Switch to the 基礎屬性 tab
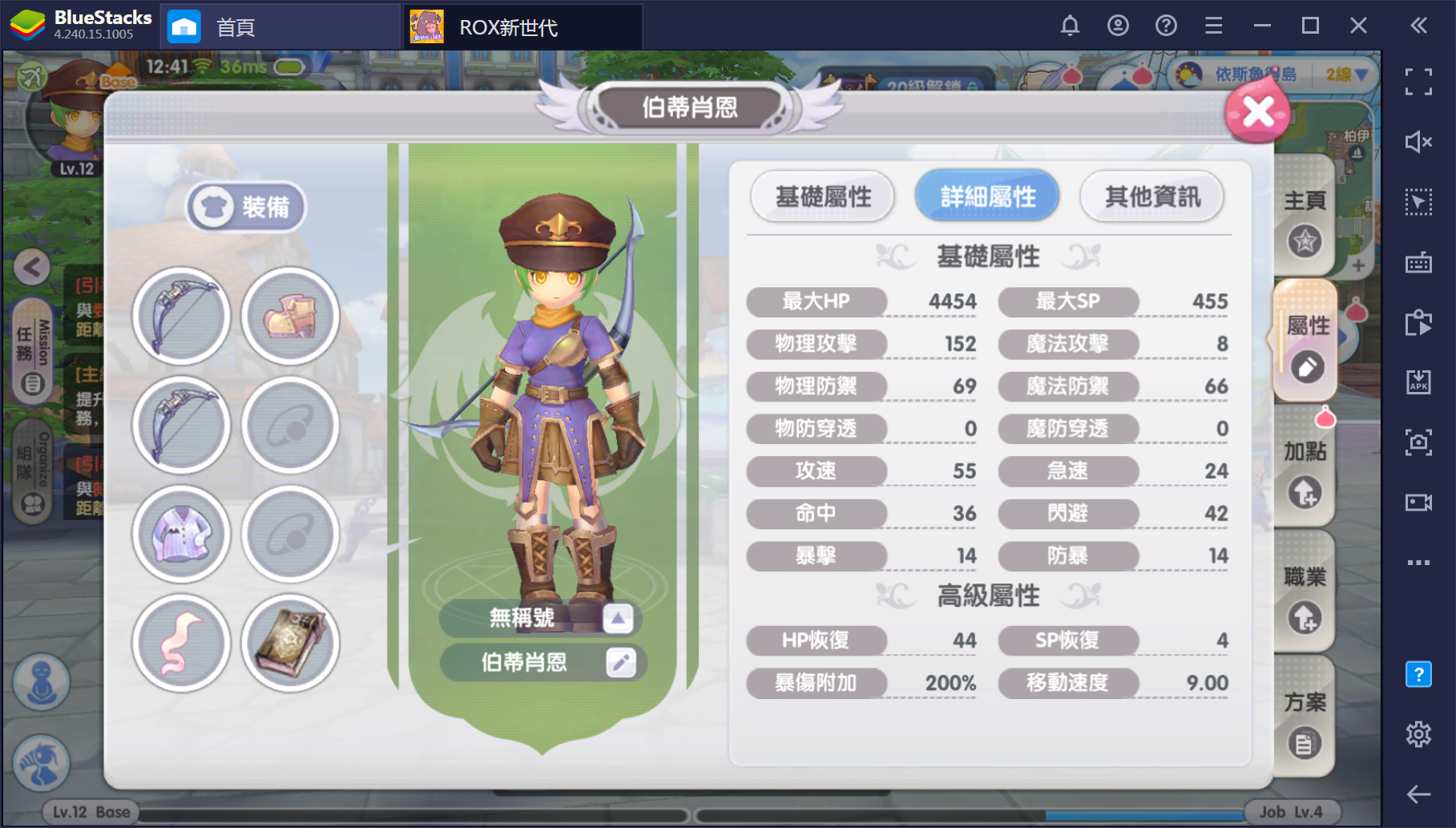Image resolution: width=1456 pixels, height=828 pixels. [x=822, y=196]
